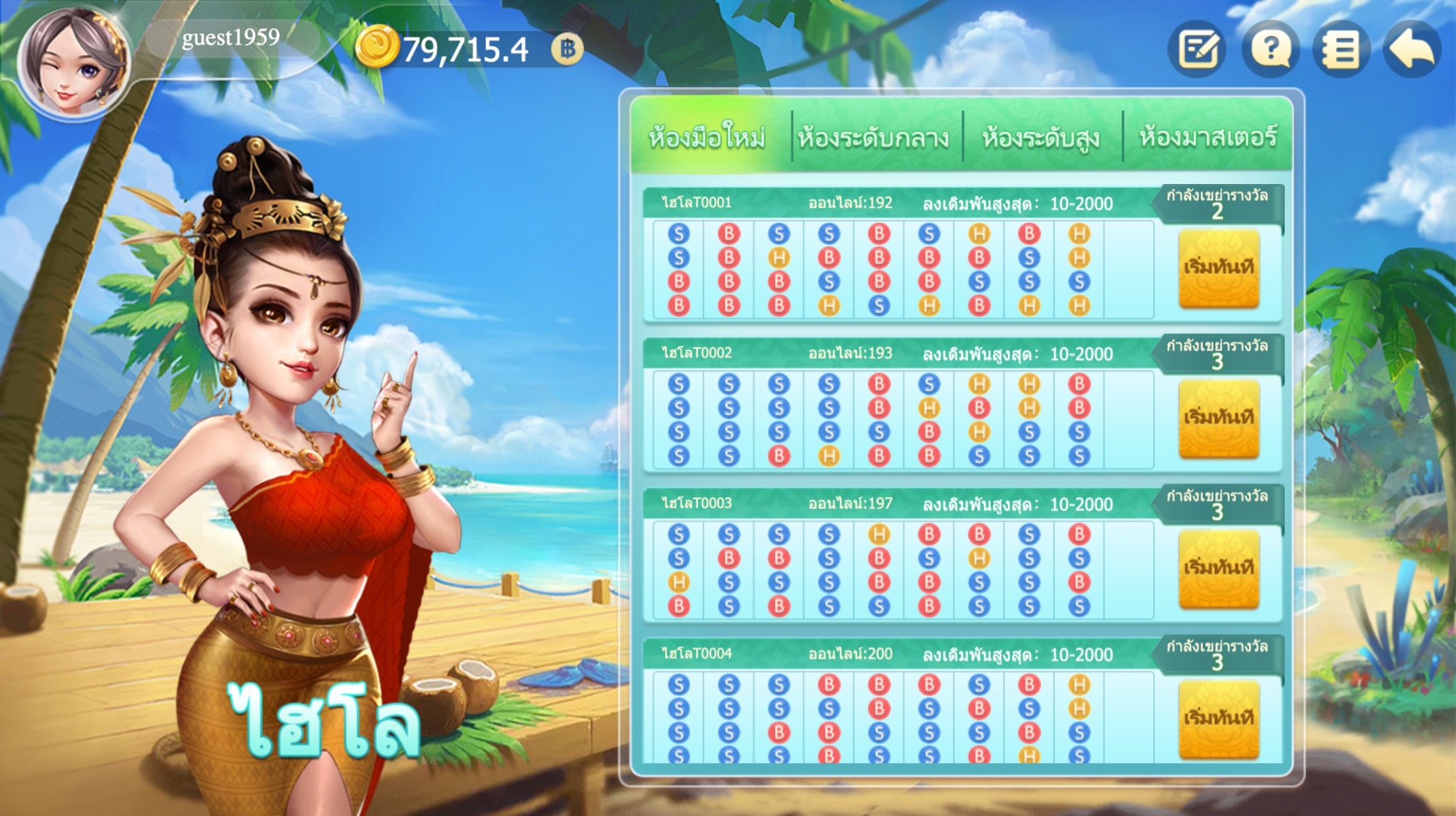This screenshot has height=816, width=1456.
Task: Switch to the ห้องมือใหม่ tab
Action: [x=708, y=138]
